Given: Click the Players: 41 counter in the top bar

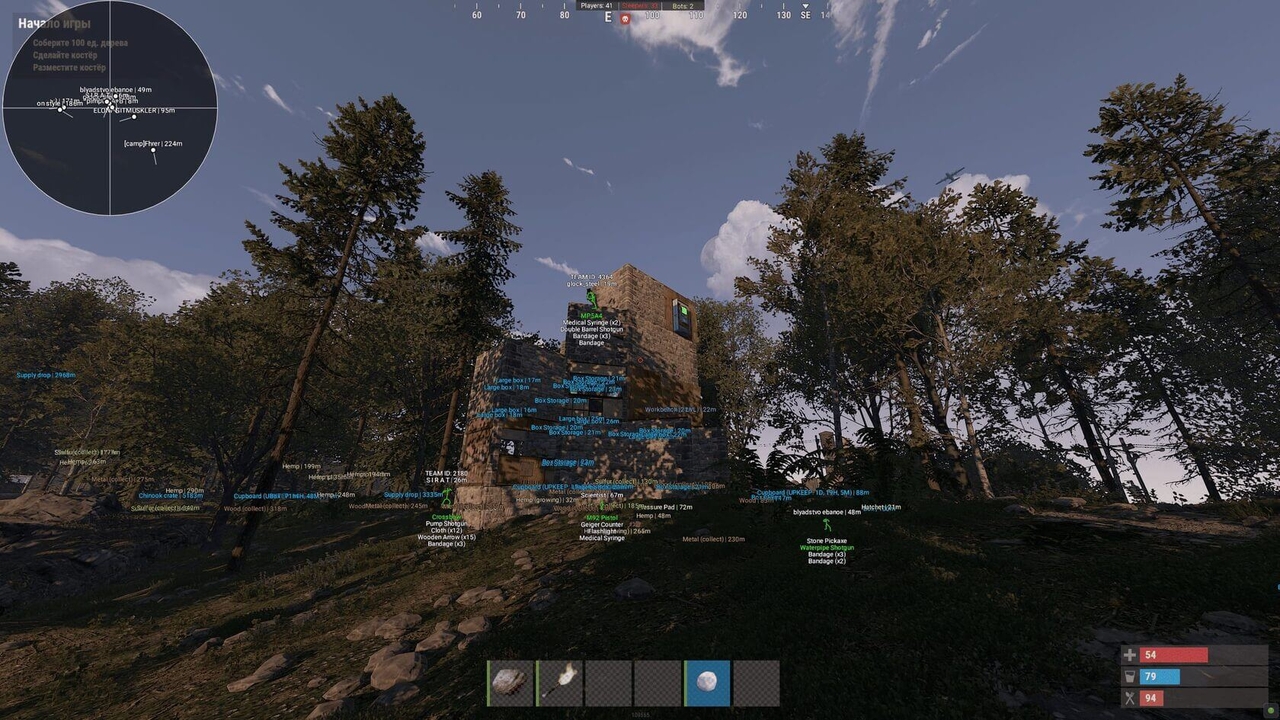Looking at the screenshot, I should (x=597, y=6).
